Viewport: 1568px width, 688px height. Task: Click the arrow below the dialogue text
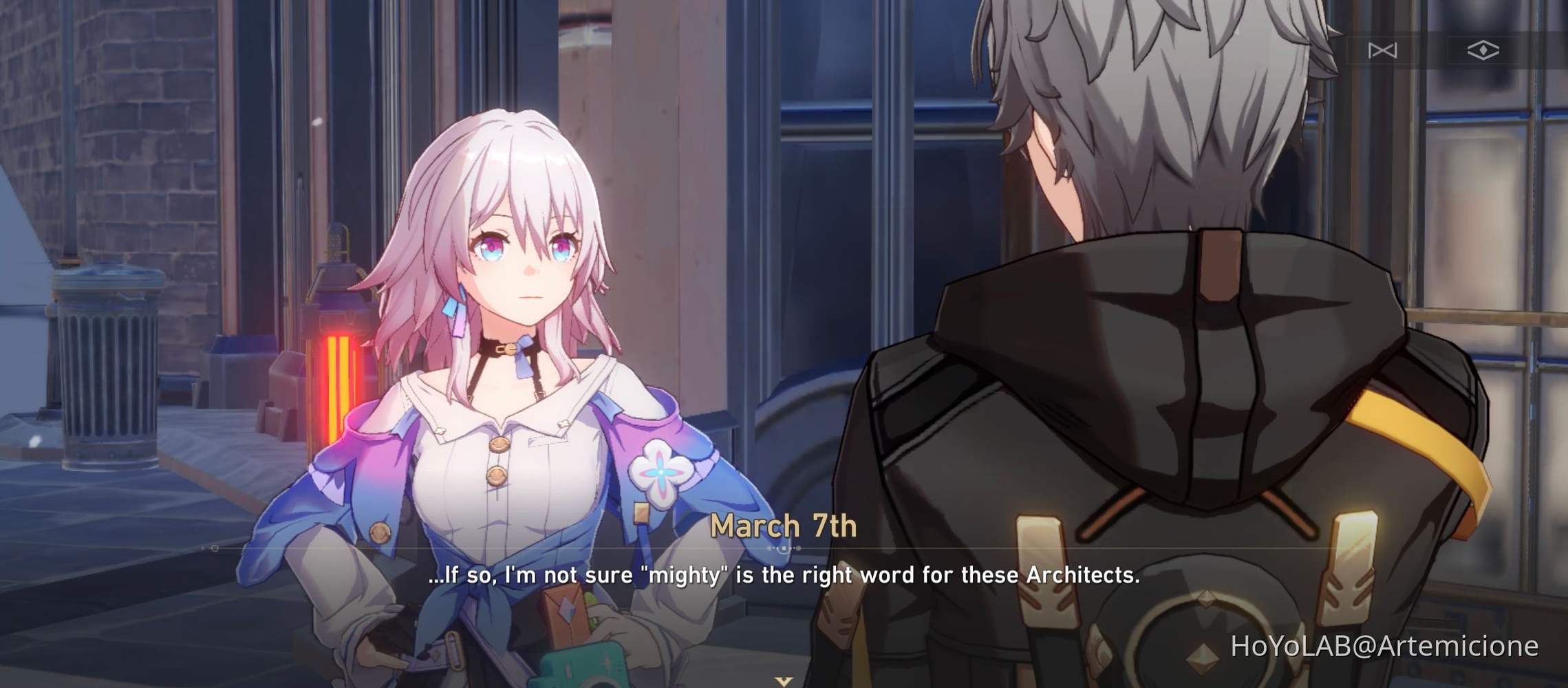(x=782, y=681)
